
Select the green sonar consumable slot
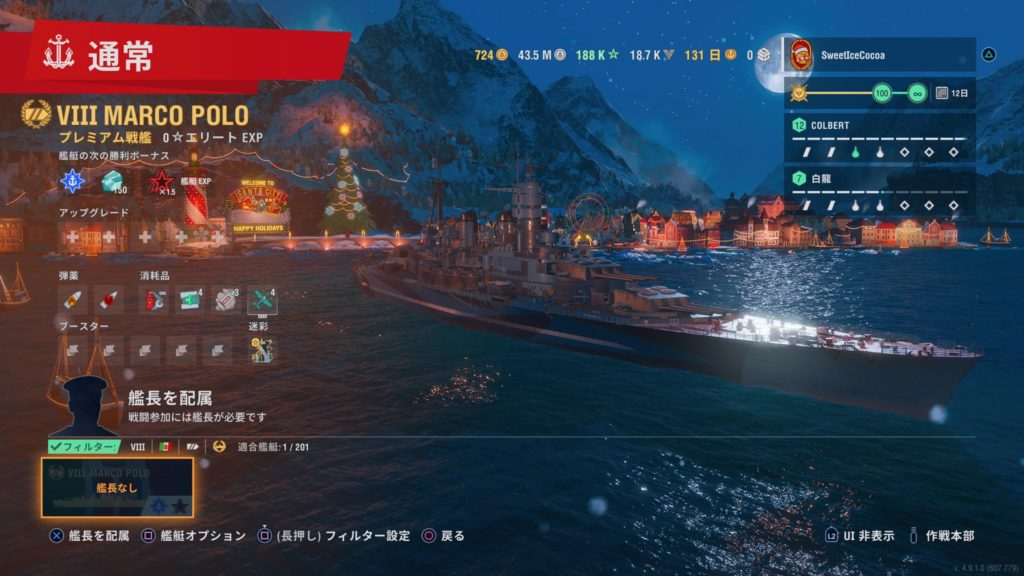[190, 299]
